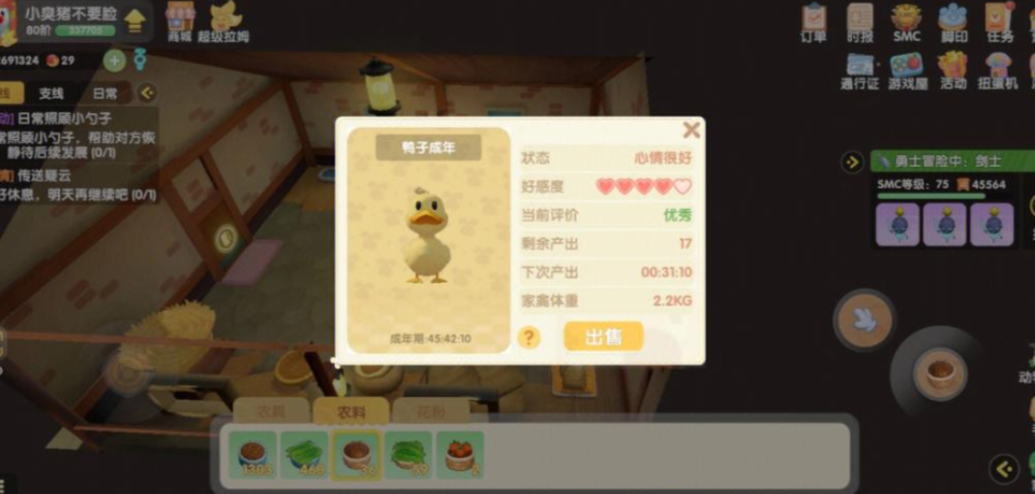Screen dimensions: 1035x494
Task: Open the 游戏屋 game house
Action: (x=907, y=70)
